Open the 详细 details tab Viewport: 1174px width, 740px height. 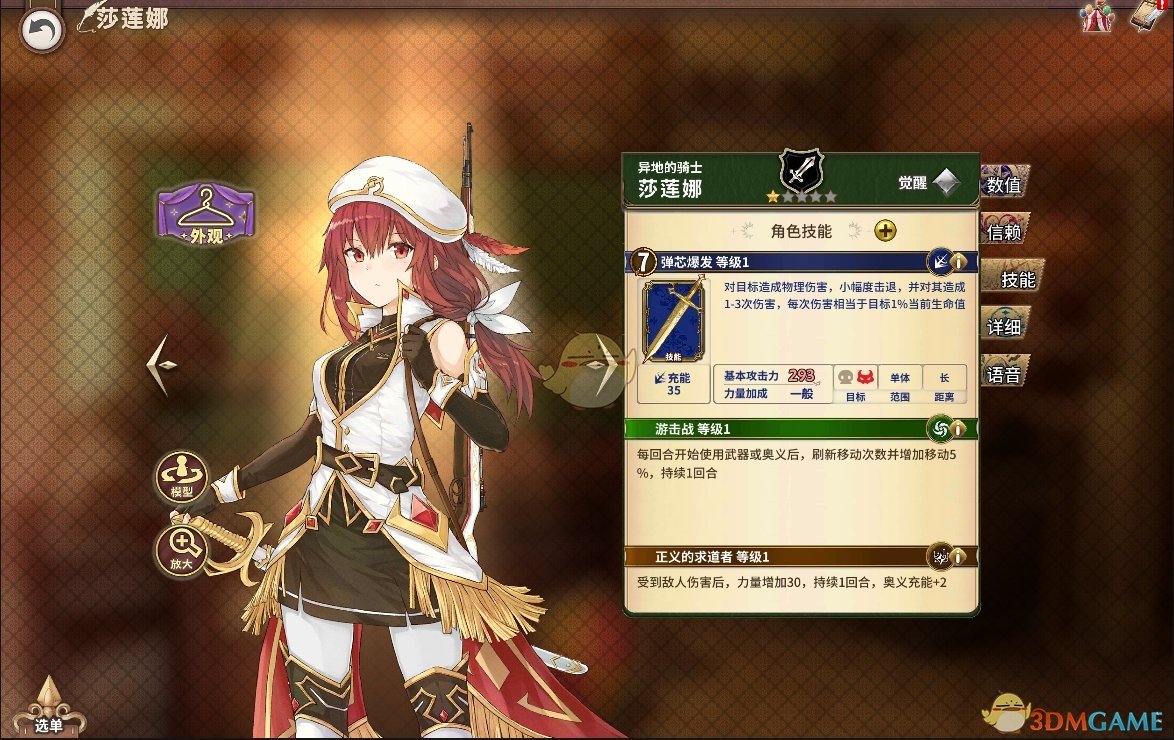1005,327
